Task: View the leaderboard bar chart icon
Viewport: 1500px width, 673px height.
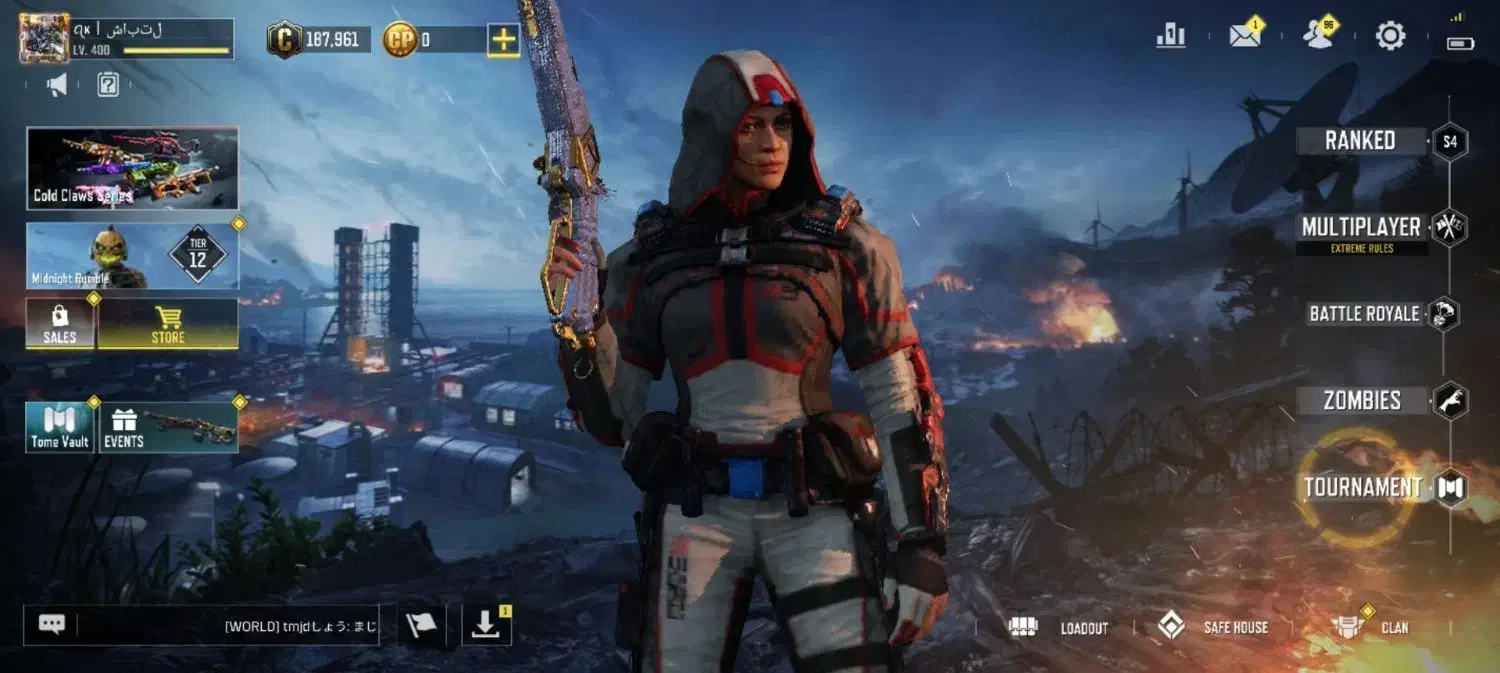Action: point(1170,36)
